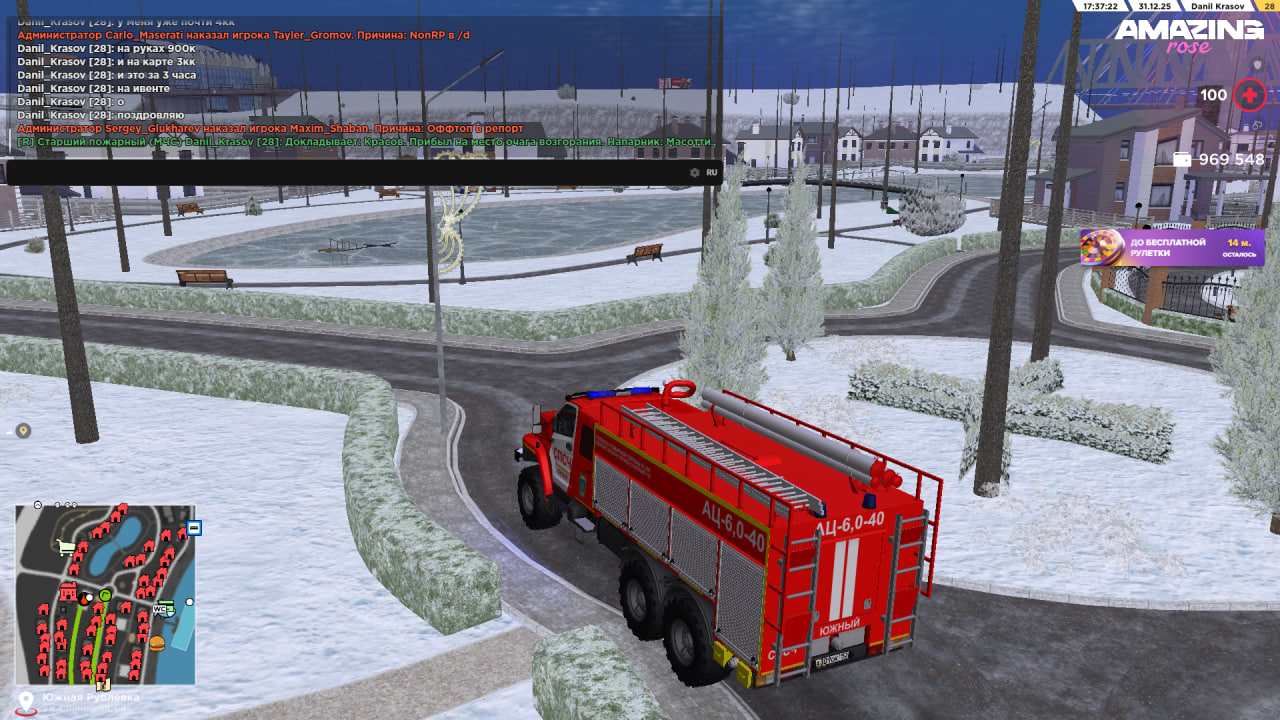Select the green flag marker on minimap

105,595
